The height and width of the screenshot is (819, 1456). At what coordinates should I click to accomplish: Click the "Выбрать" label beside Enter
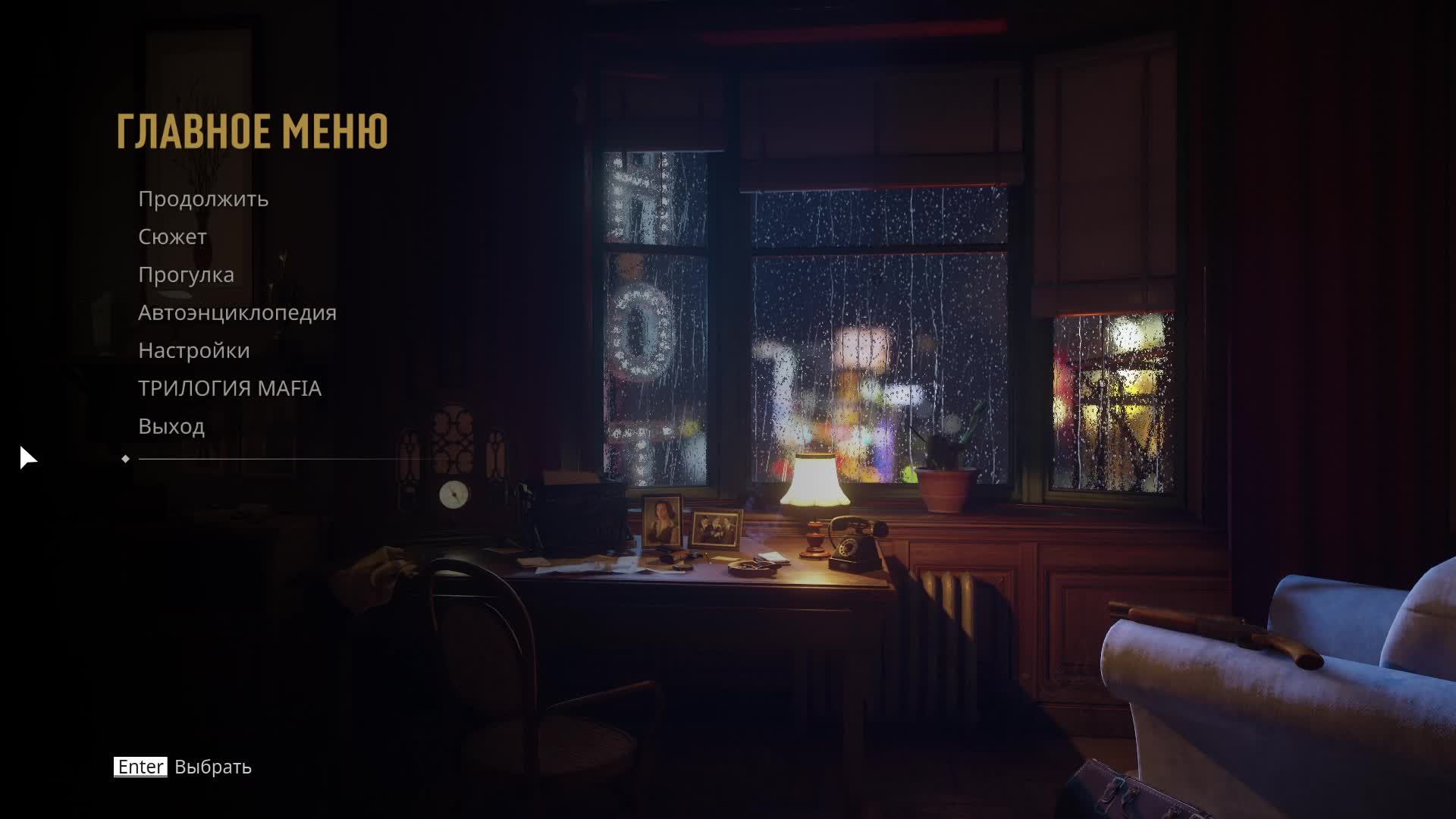coord(212,767)
